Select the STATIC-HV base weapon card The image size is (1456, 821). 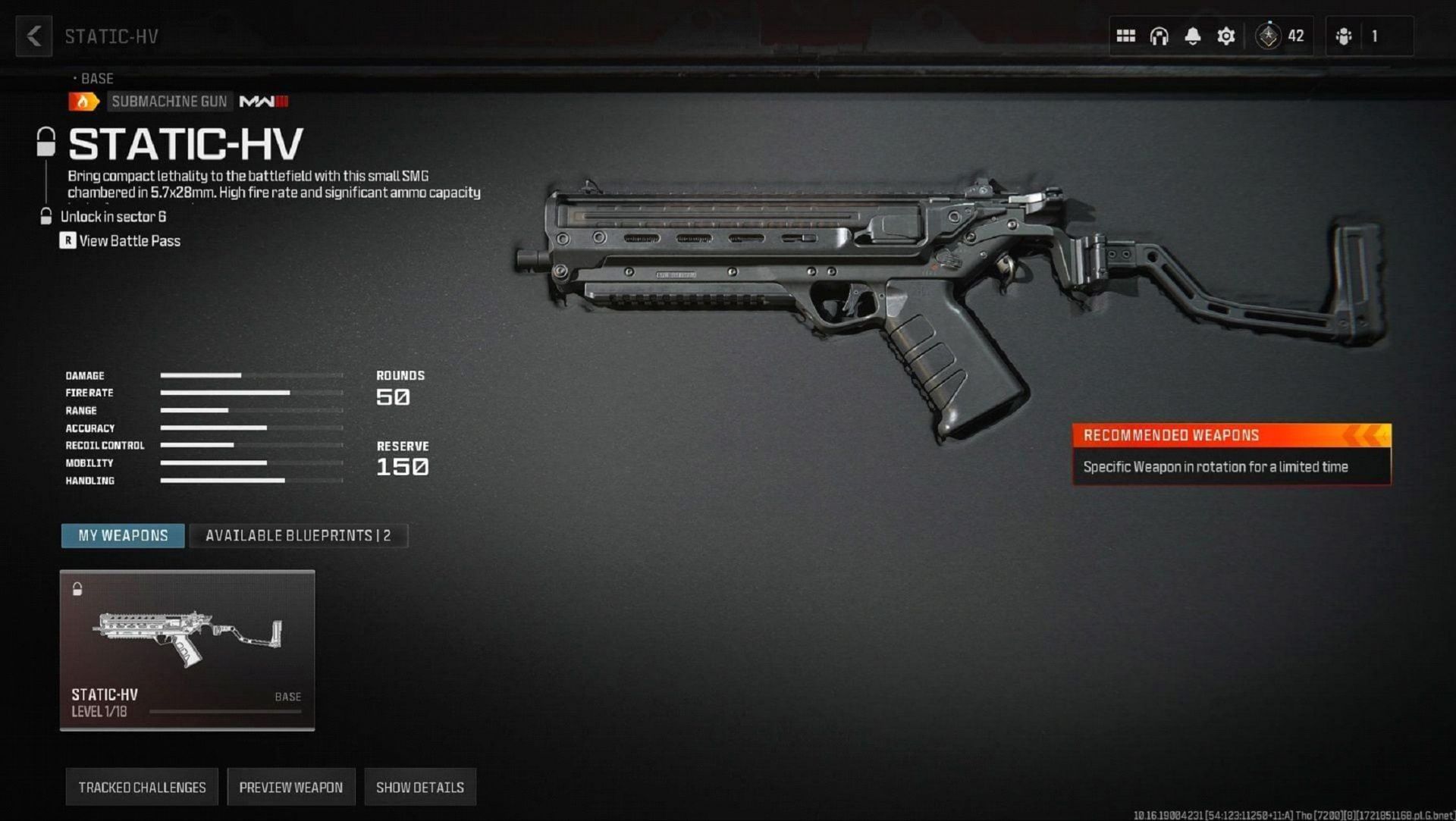point(187,648)
